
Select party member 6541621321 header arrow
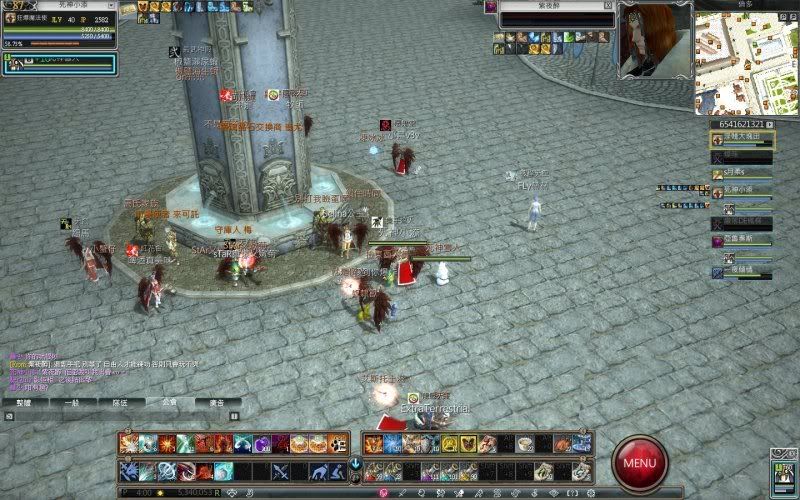pos(768,124)
